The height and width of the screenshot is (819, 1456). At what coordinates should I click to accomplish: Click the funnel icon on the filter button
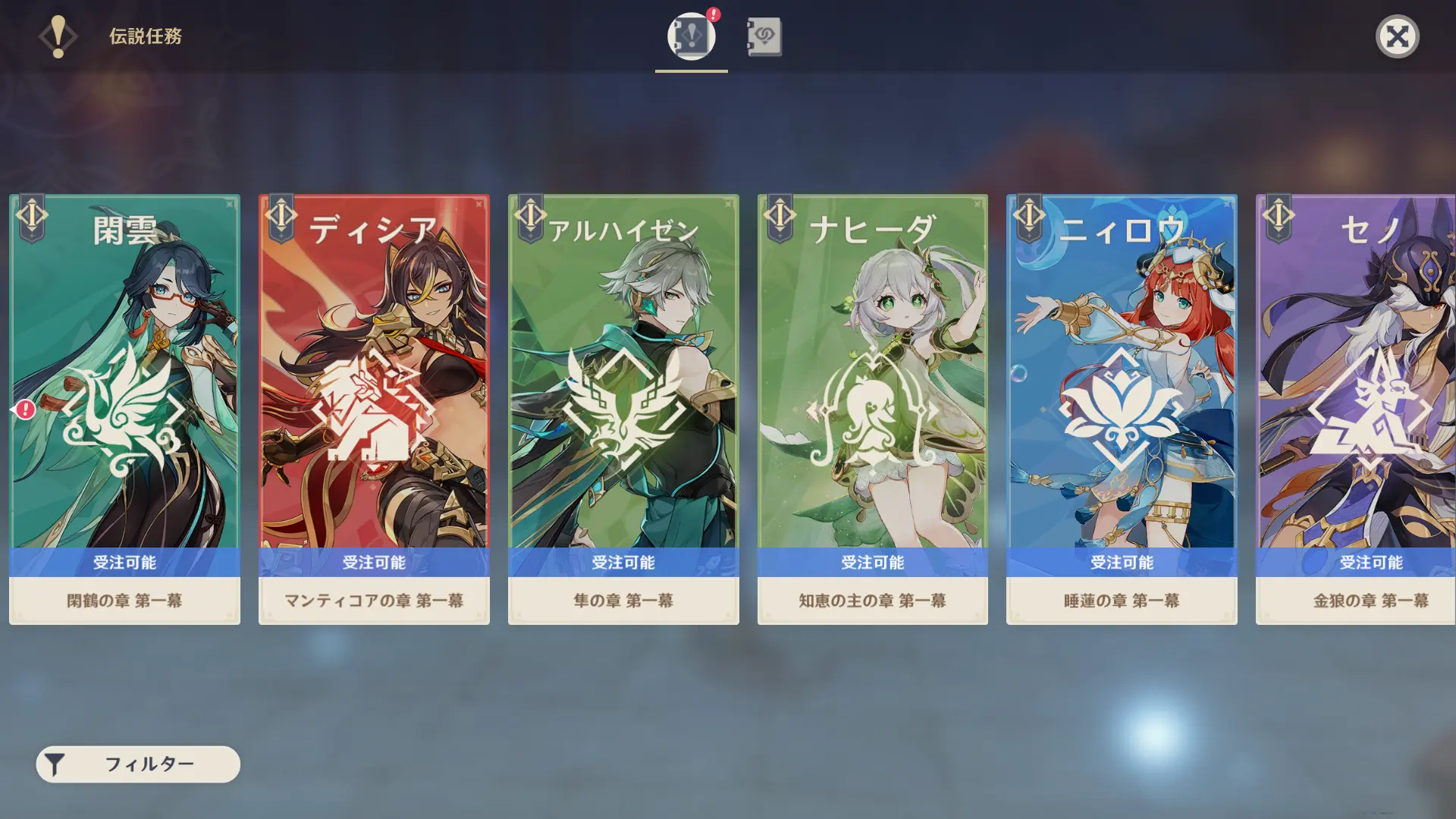55,764
